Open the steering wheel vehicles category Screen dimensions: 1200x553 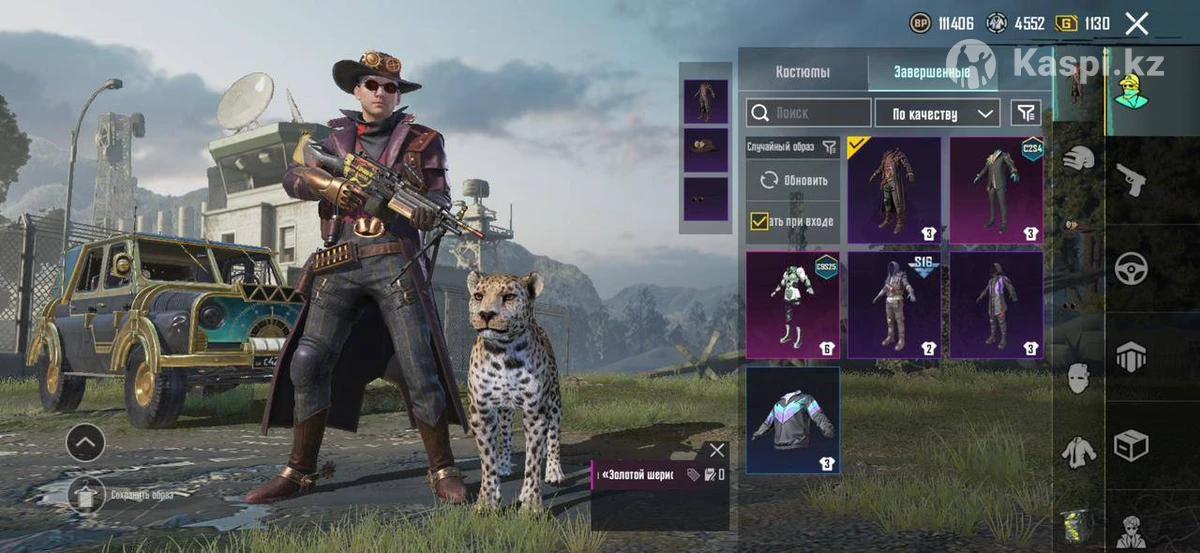[x=1131, y=269]
